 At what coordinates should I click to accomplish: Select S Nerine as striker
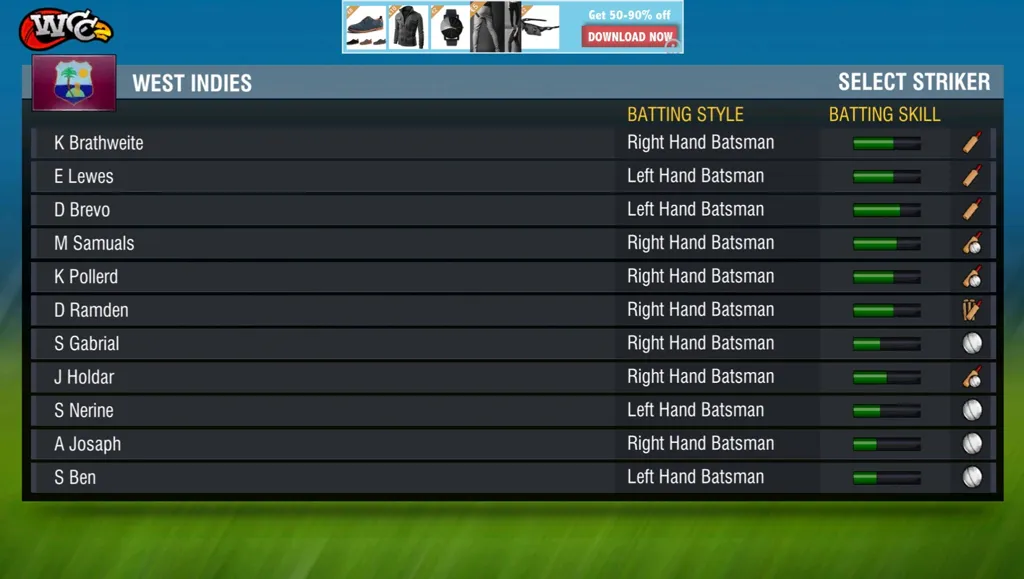84,411
